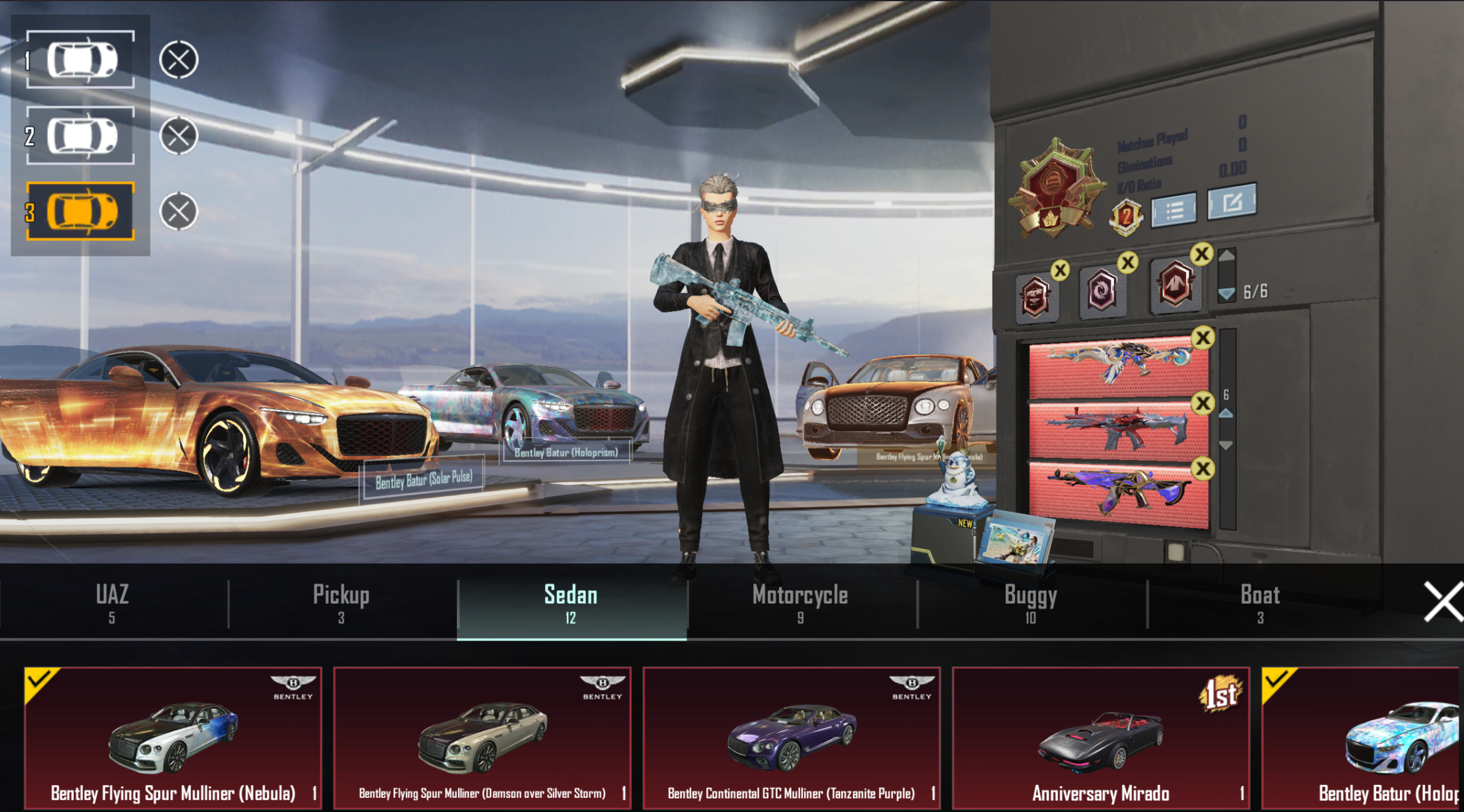Select the level 2 rank badge icon

tap(1125, 216)
